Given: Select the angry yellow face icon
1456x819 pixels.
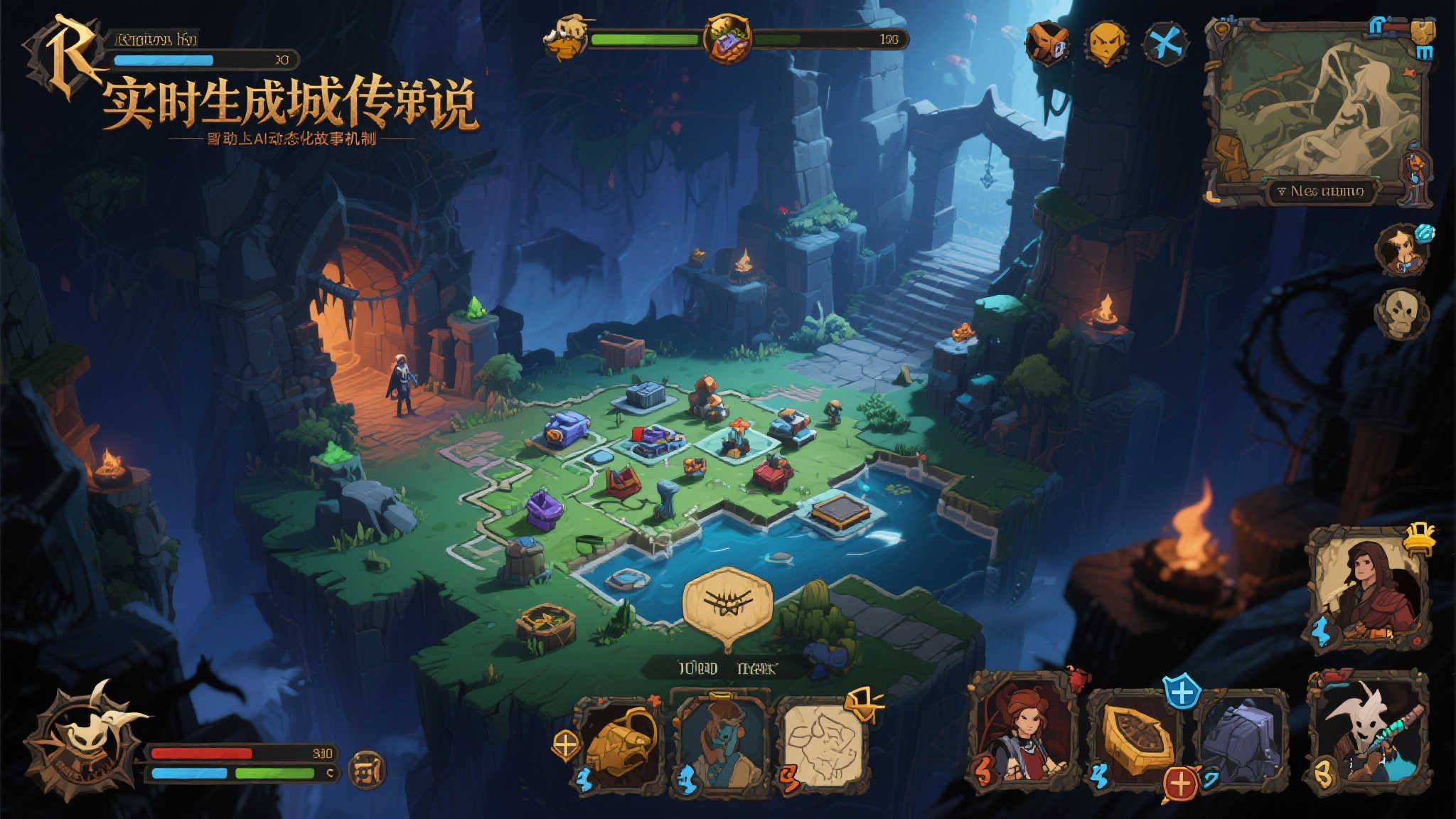Looking at the screenshot, I should [1106, 43].
